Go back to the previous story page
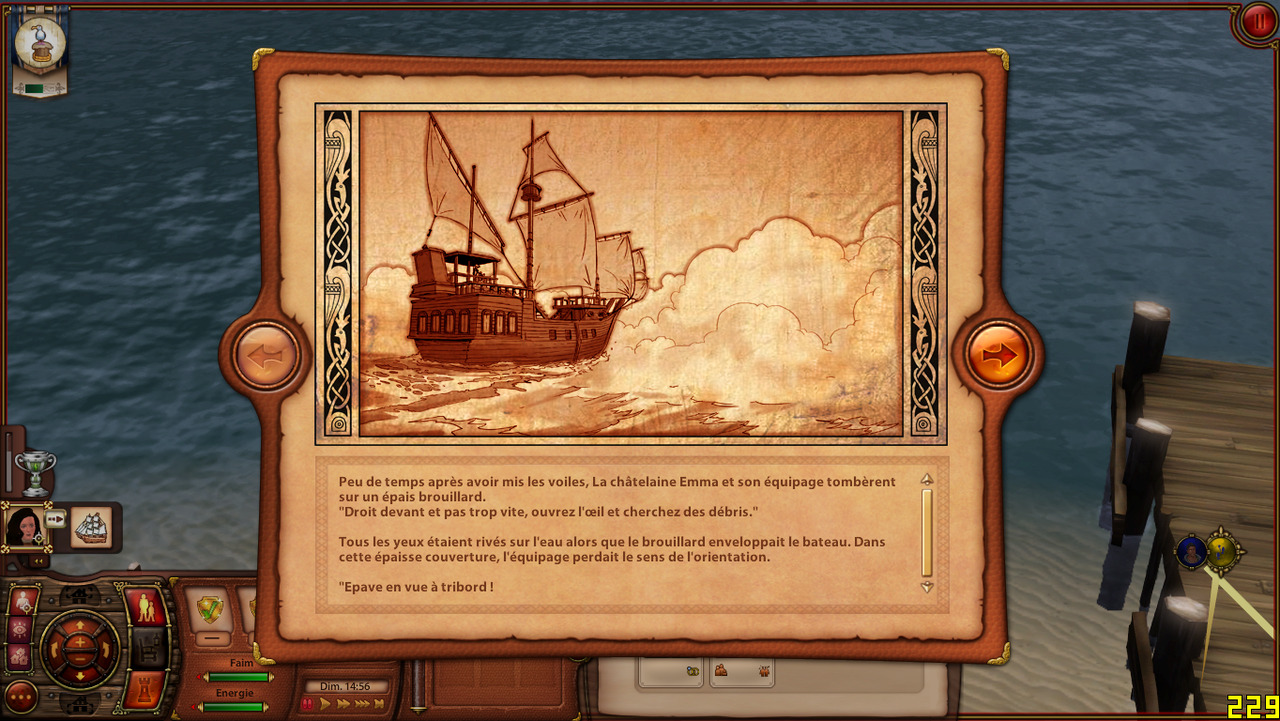 click(265, 355)
